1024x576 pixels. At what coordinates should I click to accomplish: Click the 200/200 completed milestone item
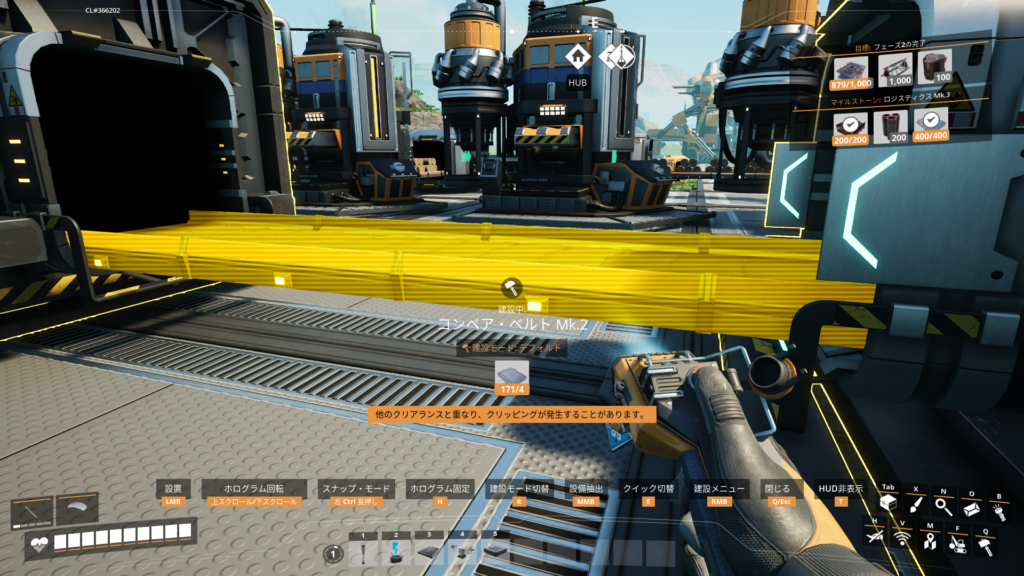pyautogui.click(x=851, y=126)
